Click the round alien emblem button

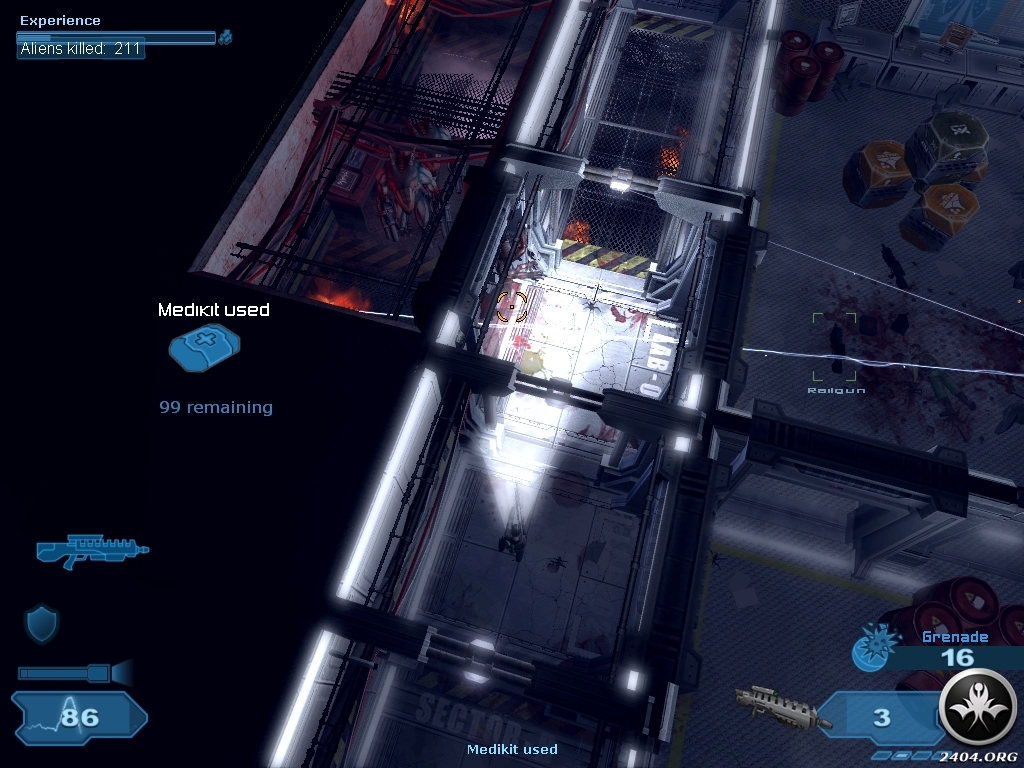(x=978, y=708)
